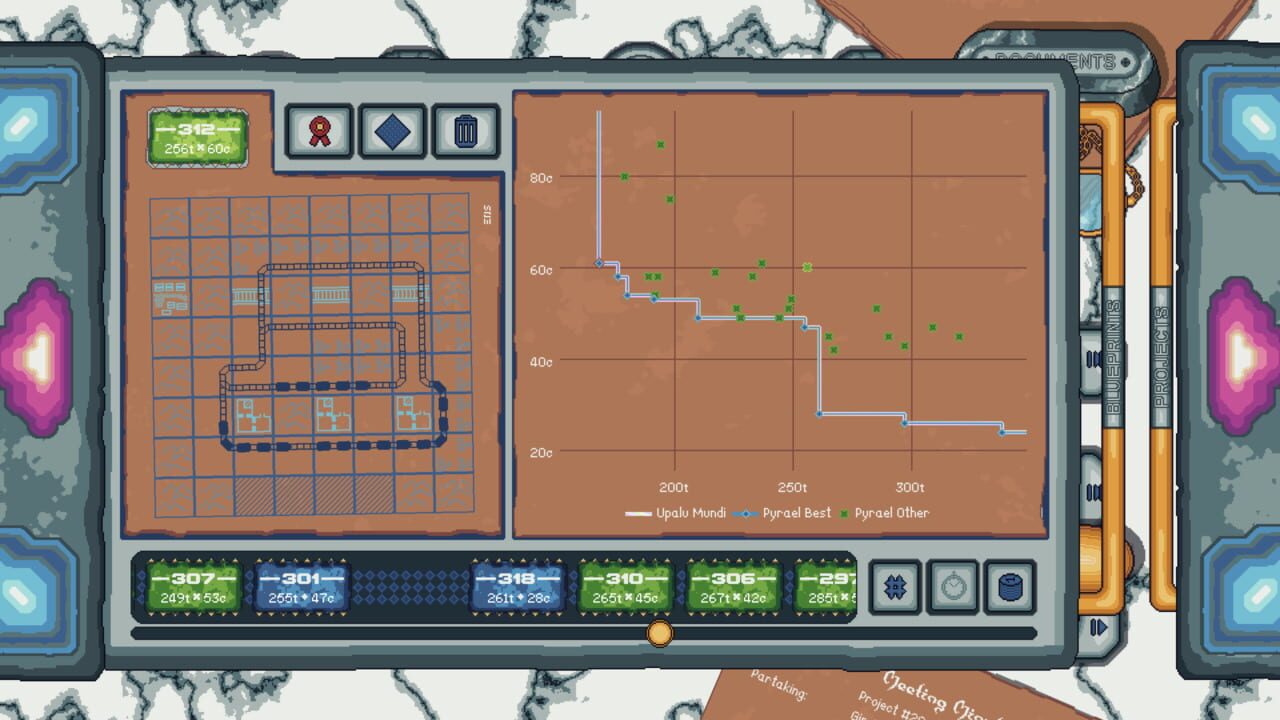Open the trash bin icon
The width and height of the screenshot is (1280, 720).
coord(465,131)
